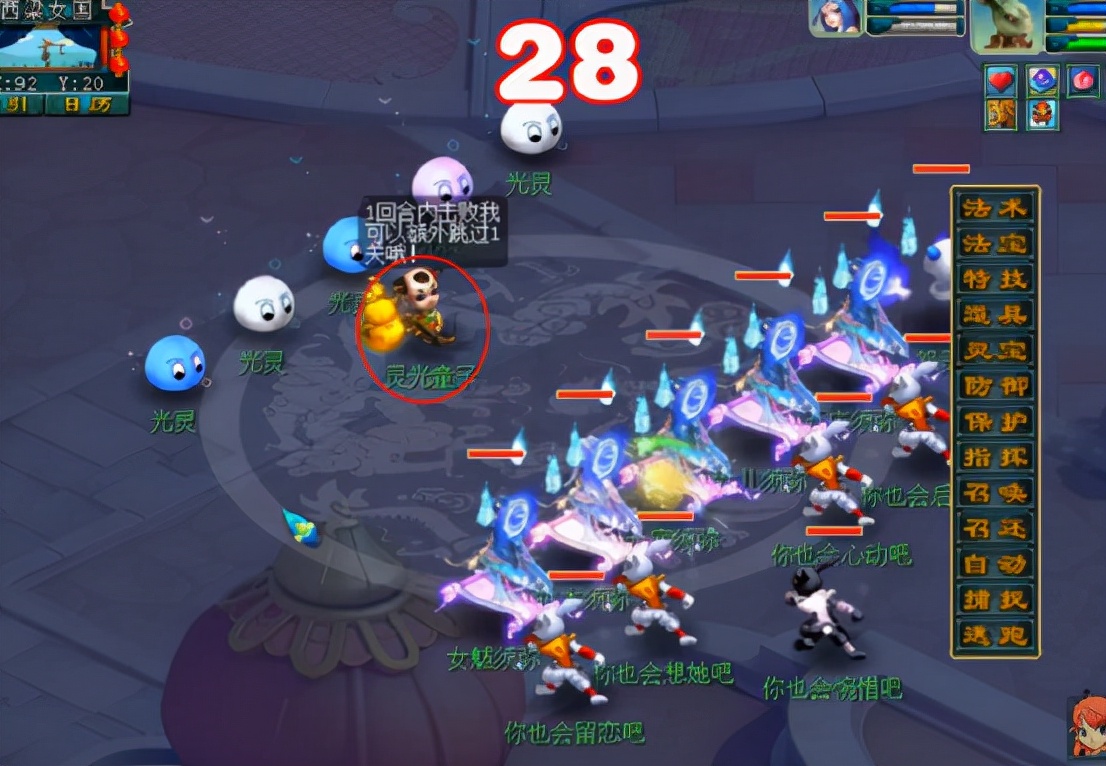Activate 自动 auto-battle
The height and width of the screenshot is (766, 1106).
click(x=994, y=564)
